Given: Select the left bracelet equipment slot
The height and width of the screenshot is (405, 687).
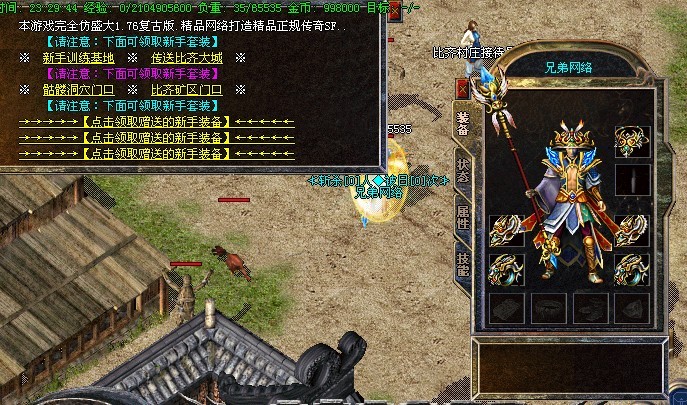Looking at the screenshot, I should tap(504, 228).
